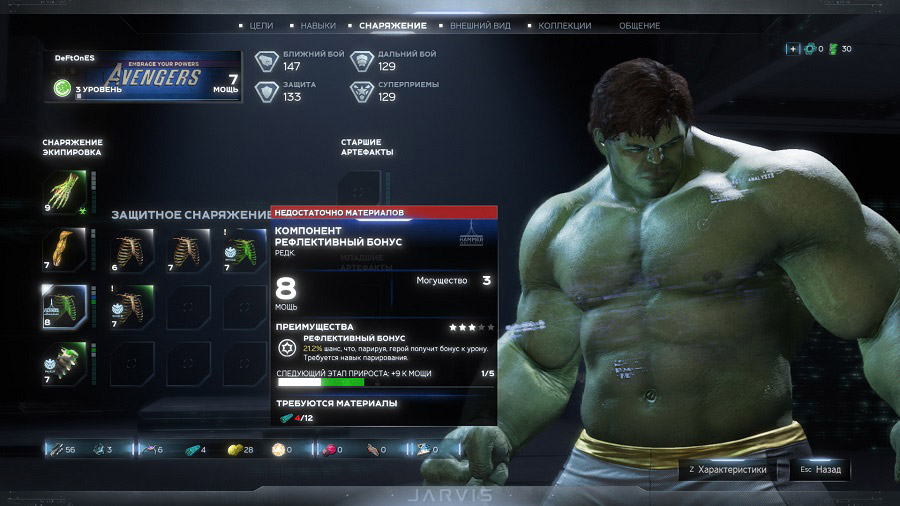Open the Цели tab

(261, 25)
